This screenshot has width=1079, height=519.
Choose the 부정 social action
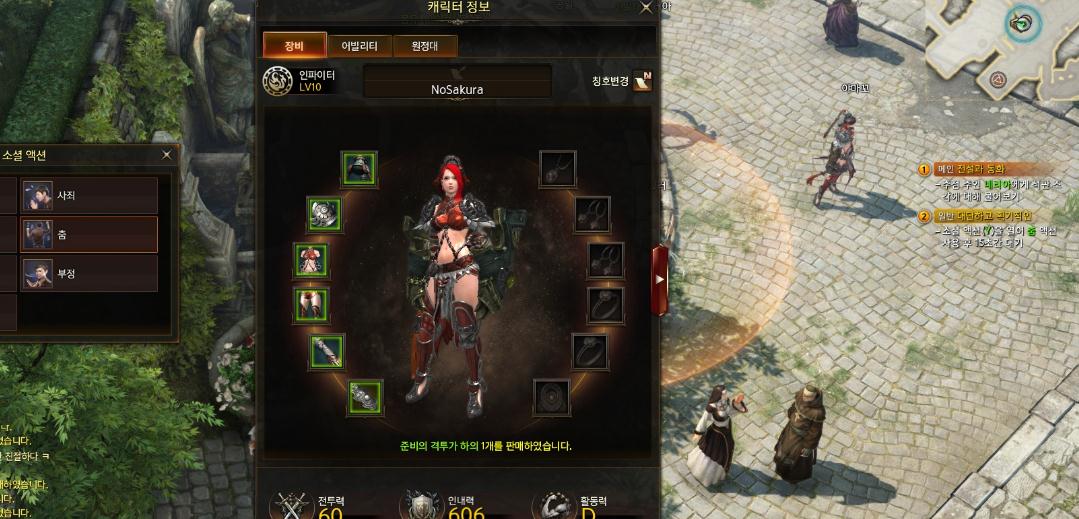click(89, 273)
